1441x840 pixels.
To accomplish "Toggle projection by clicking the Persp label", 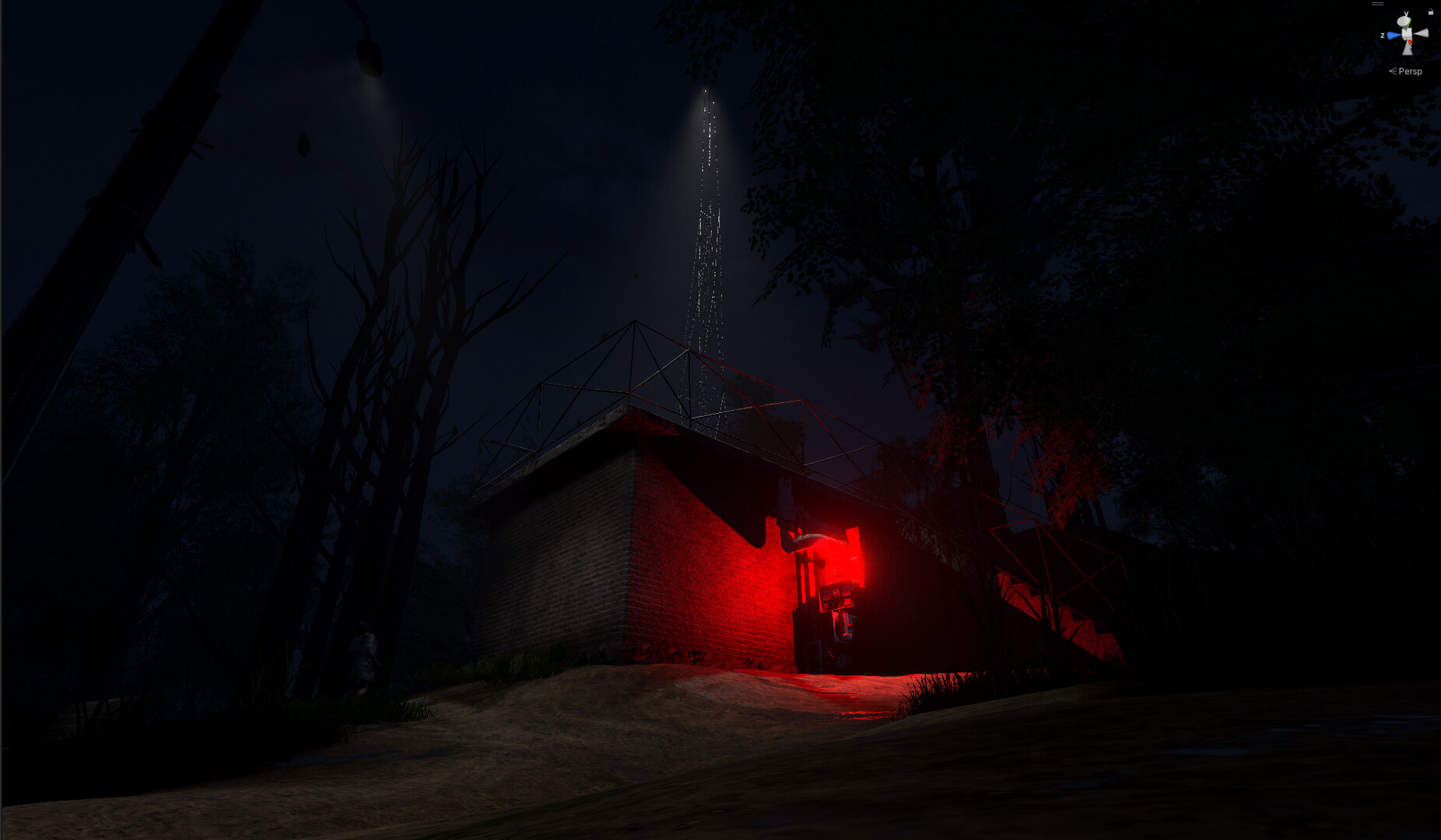I will pos(1411,72).
